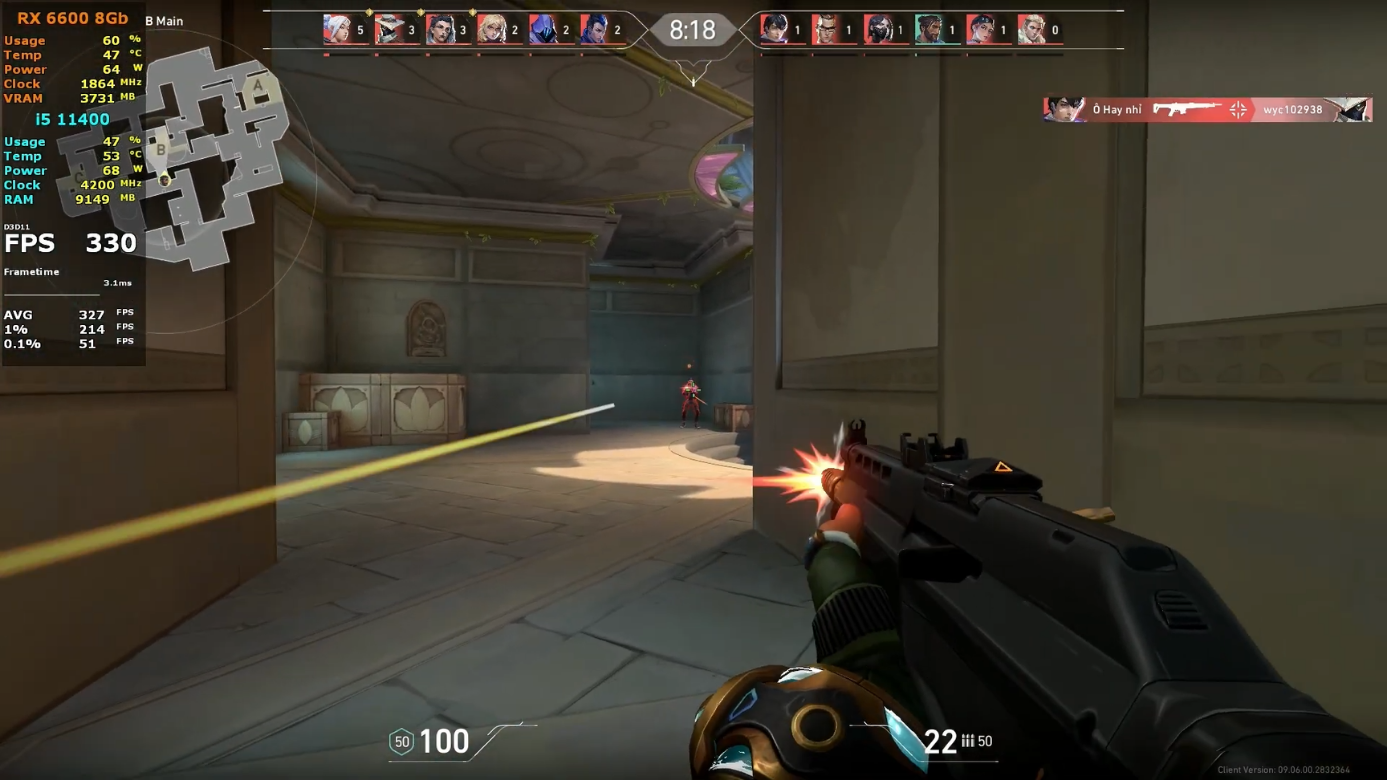
Task: Expand the Frametime section of the overlay
Action: pos(30,271)
